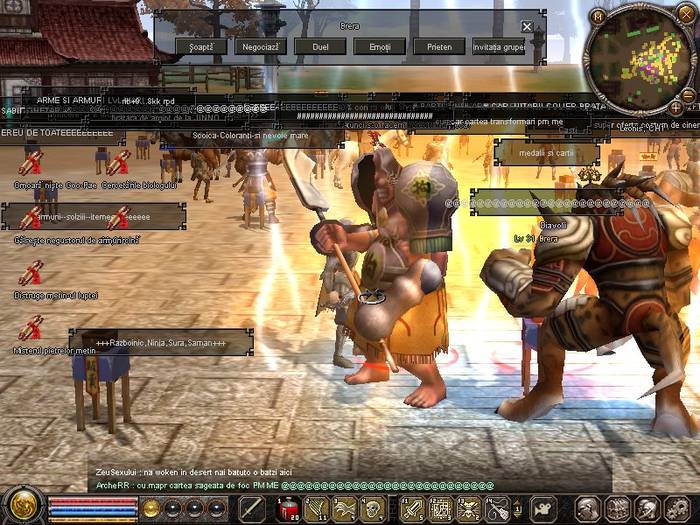Add Brera as friend with Prieten
Viewport: 700px width, 525px height.
click(x=440, y=46)
